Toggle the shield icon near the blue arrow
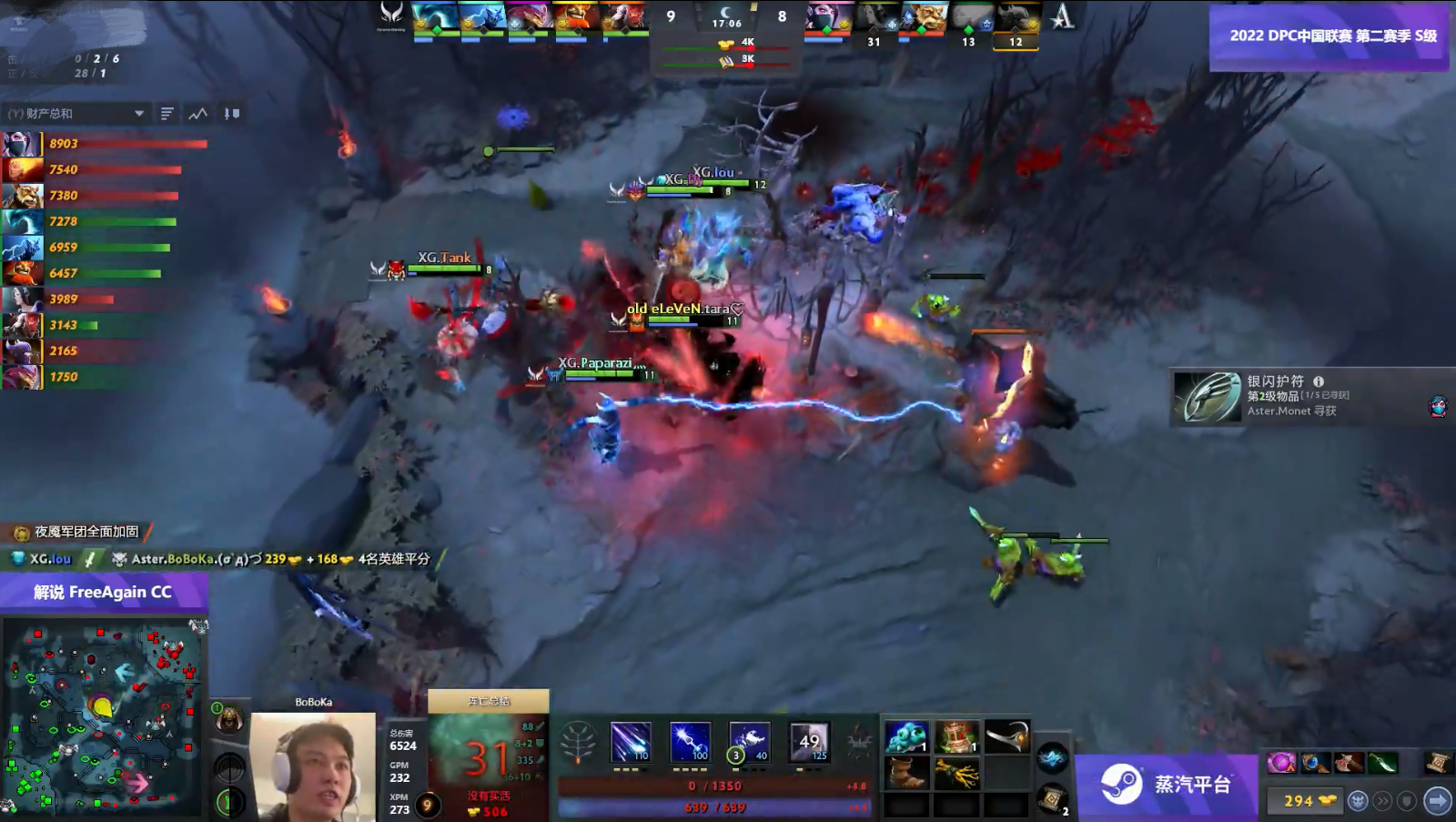 coord(1406,799)
